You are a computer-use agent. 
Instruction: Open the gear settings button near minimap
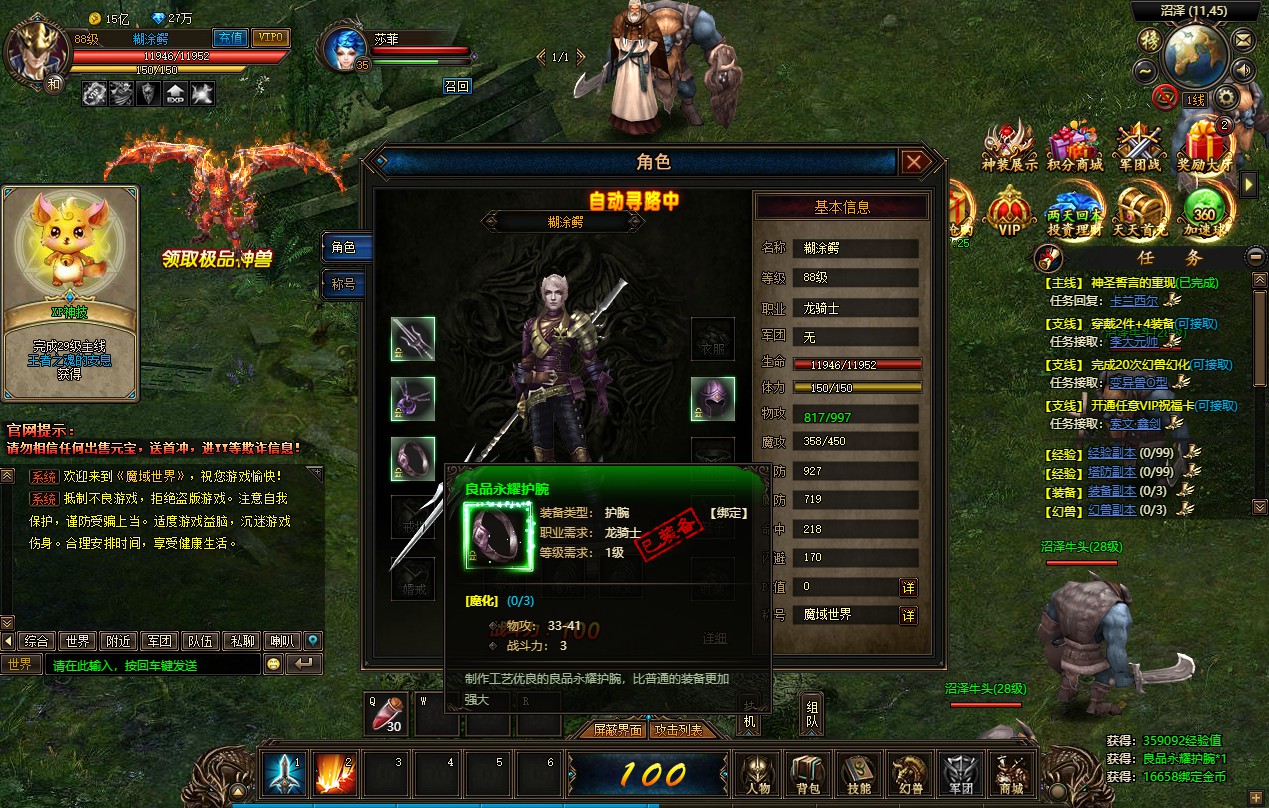(x=1226, y=97)
